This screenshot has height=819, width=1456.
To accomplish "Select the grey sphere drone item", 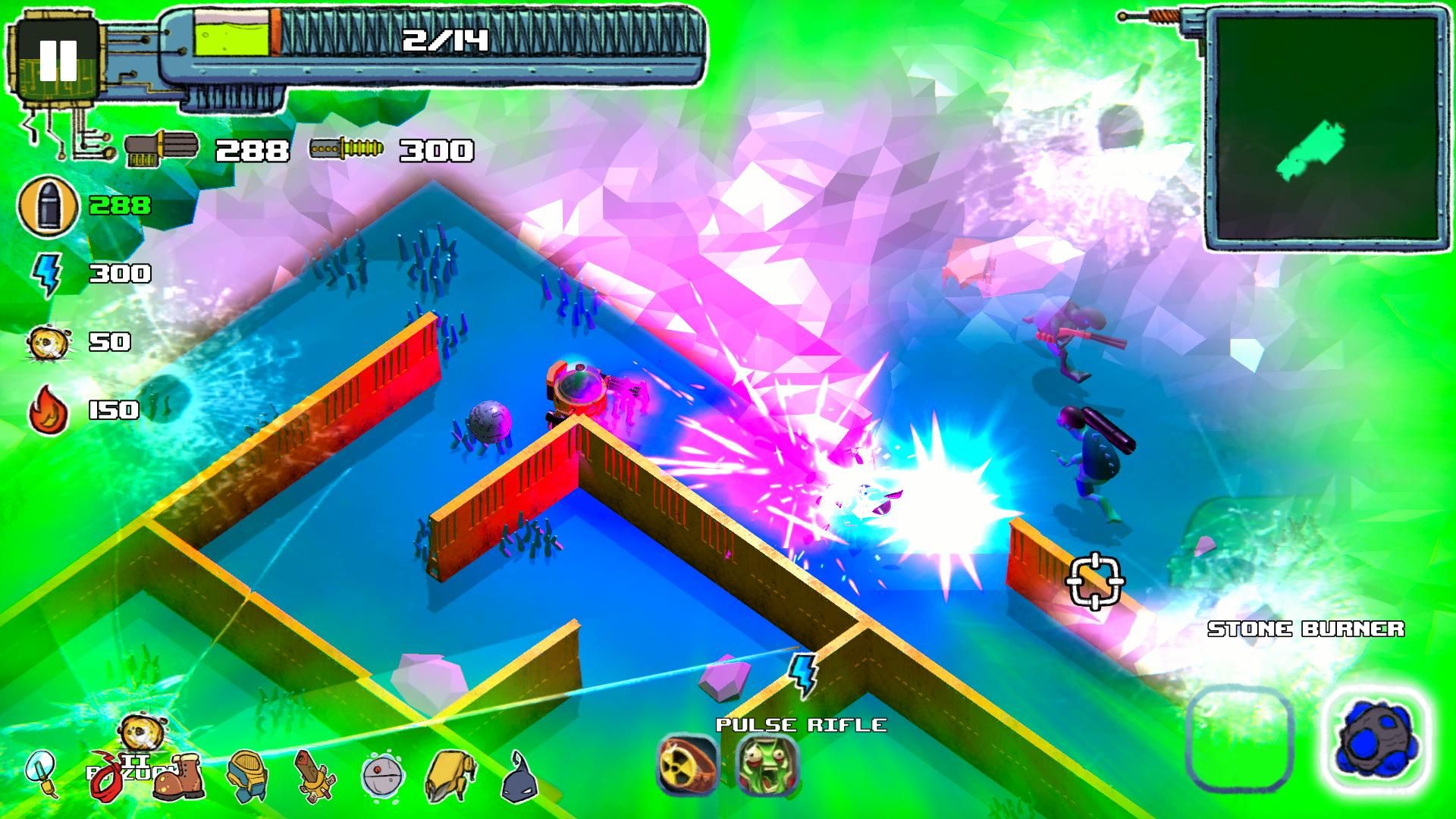I will [381, 776].
